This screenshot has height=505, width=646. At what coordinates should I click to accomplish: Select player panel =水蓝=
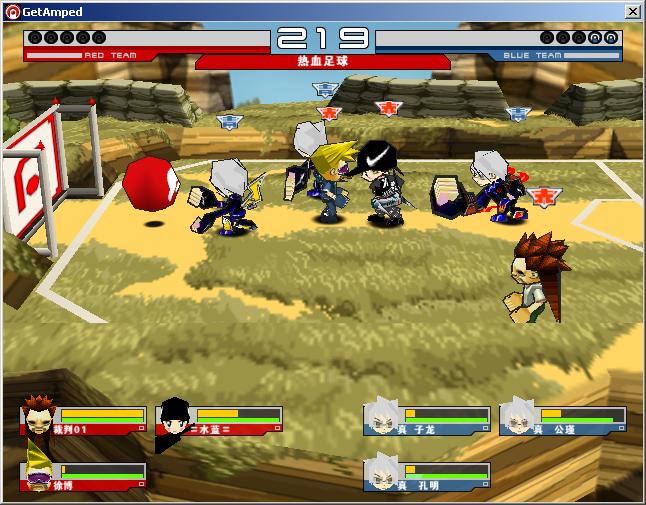coord(219,420)
